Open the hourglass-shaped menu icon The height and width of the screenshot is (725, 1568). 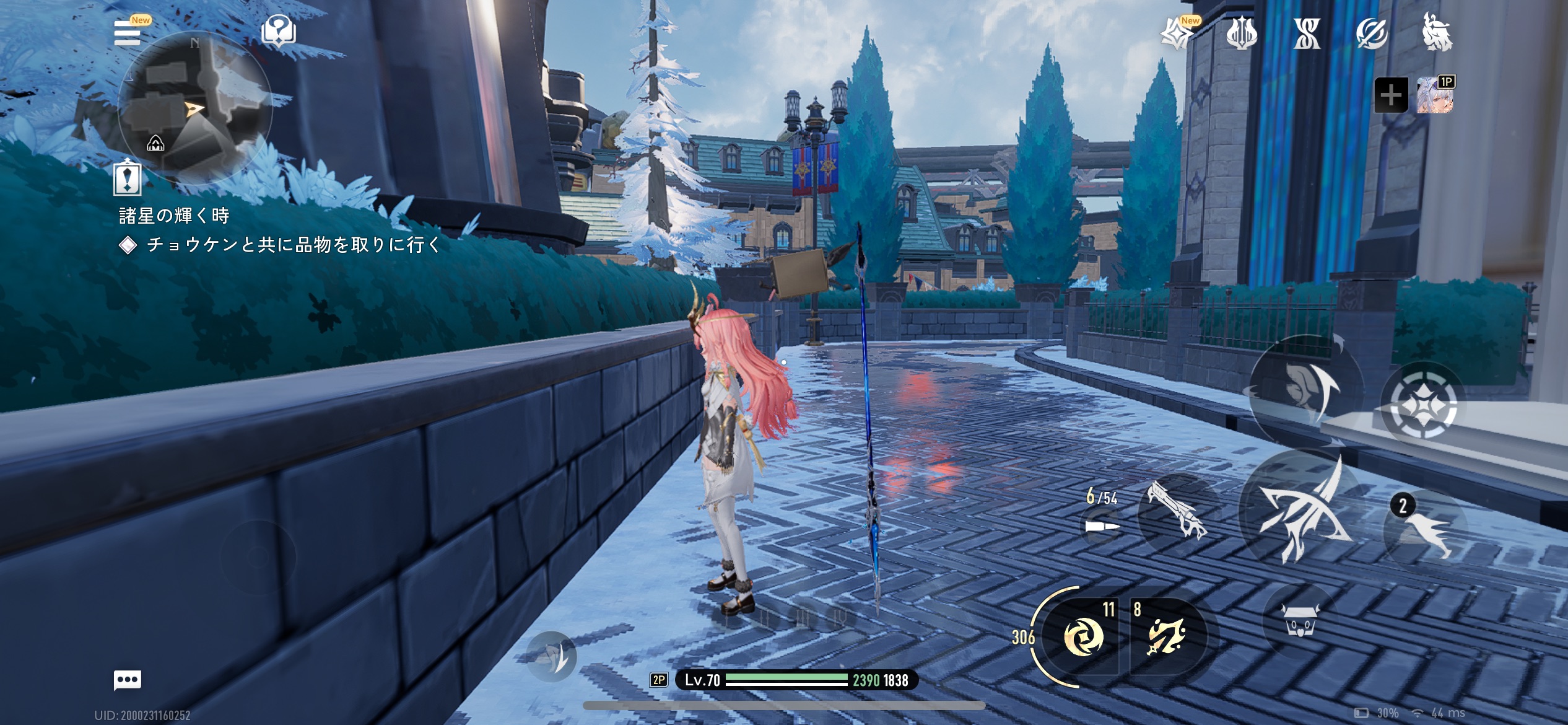tap(1307, 33)
